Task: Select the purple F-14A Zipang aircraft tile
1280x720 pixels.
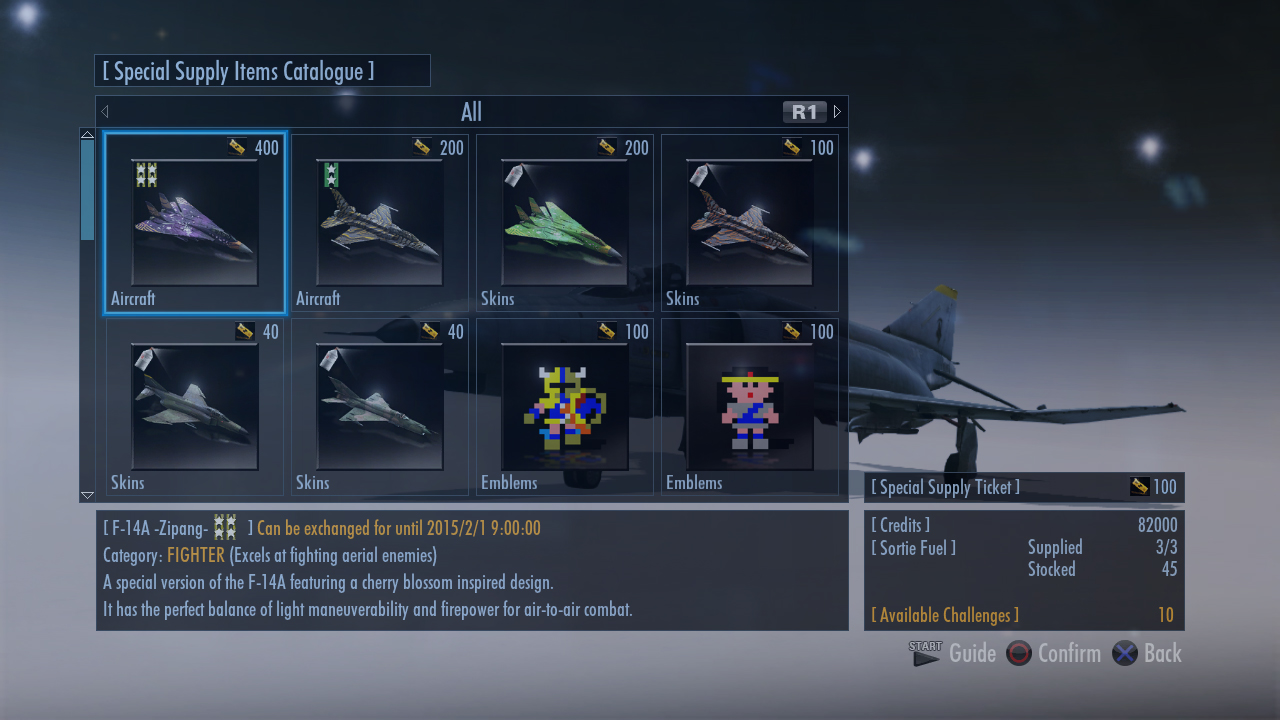Action: (195, 224)
